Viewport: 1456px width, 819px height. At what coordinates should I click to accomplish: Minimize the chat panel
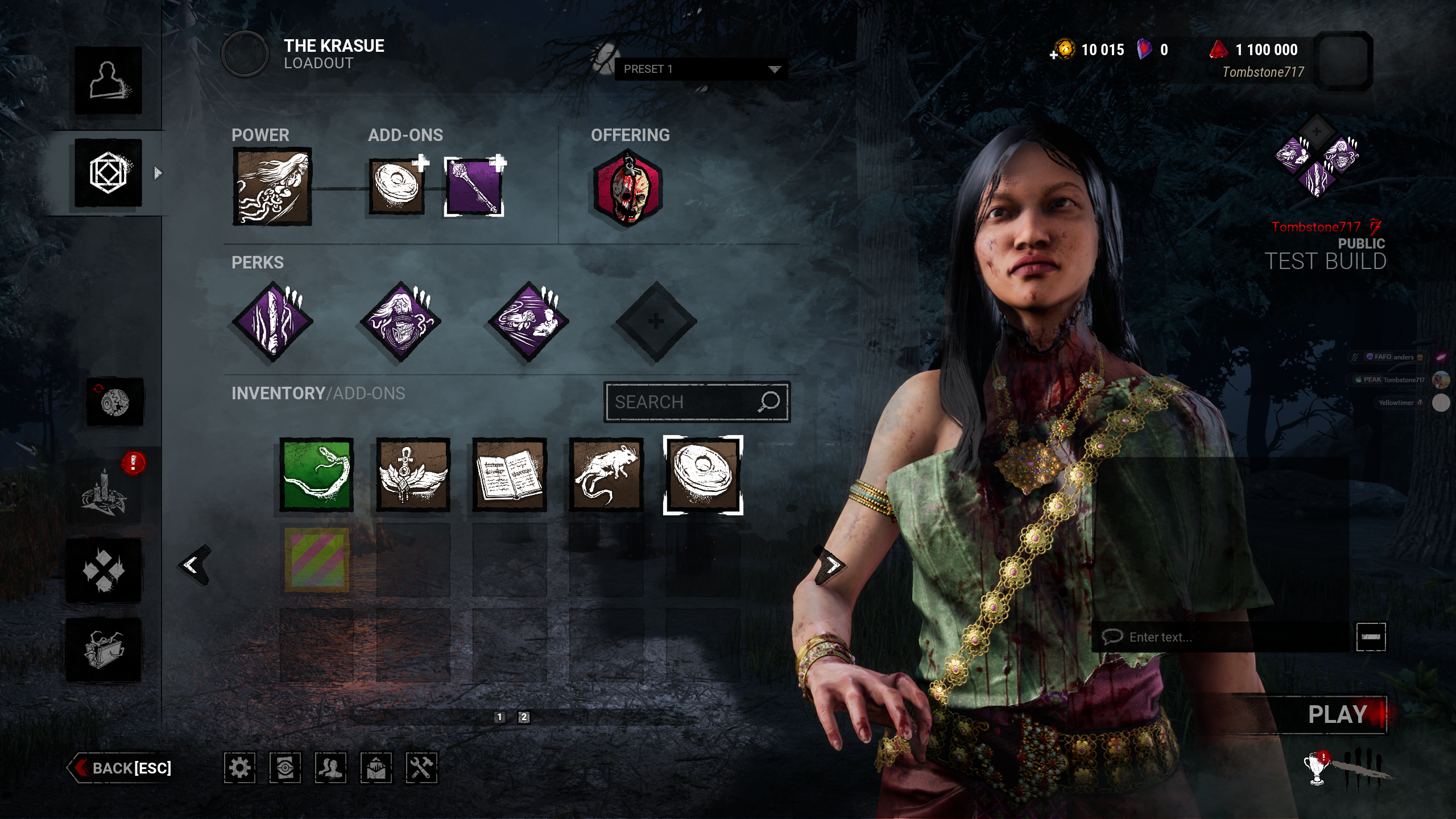pyautogui.click(x=1371, y=637)
